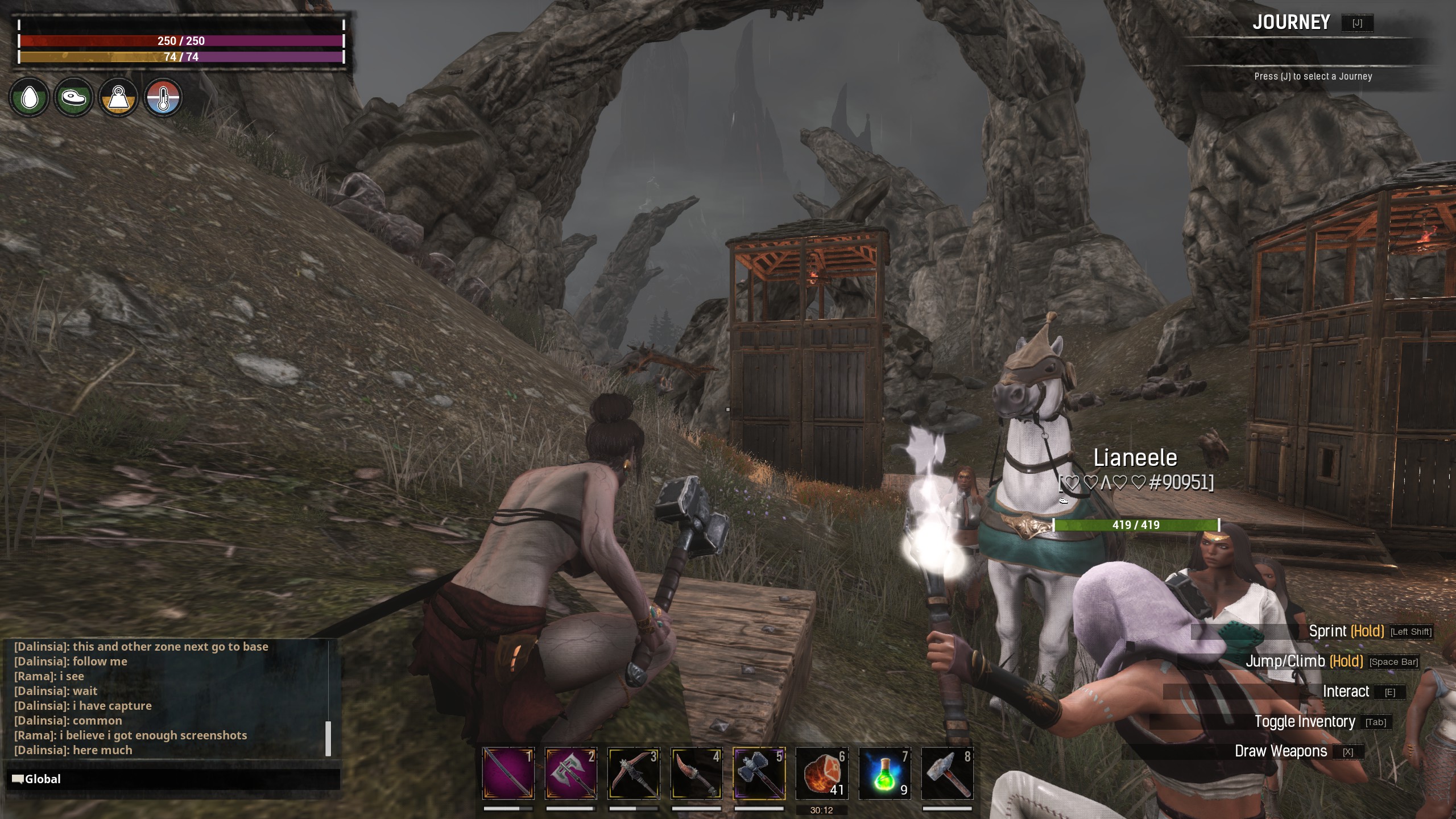Screen dimensions: 1456x819
Task: Select the pickaxe in hotbar slot 3
Action: coord(634,773)
